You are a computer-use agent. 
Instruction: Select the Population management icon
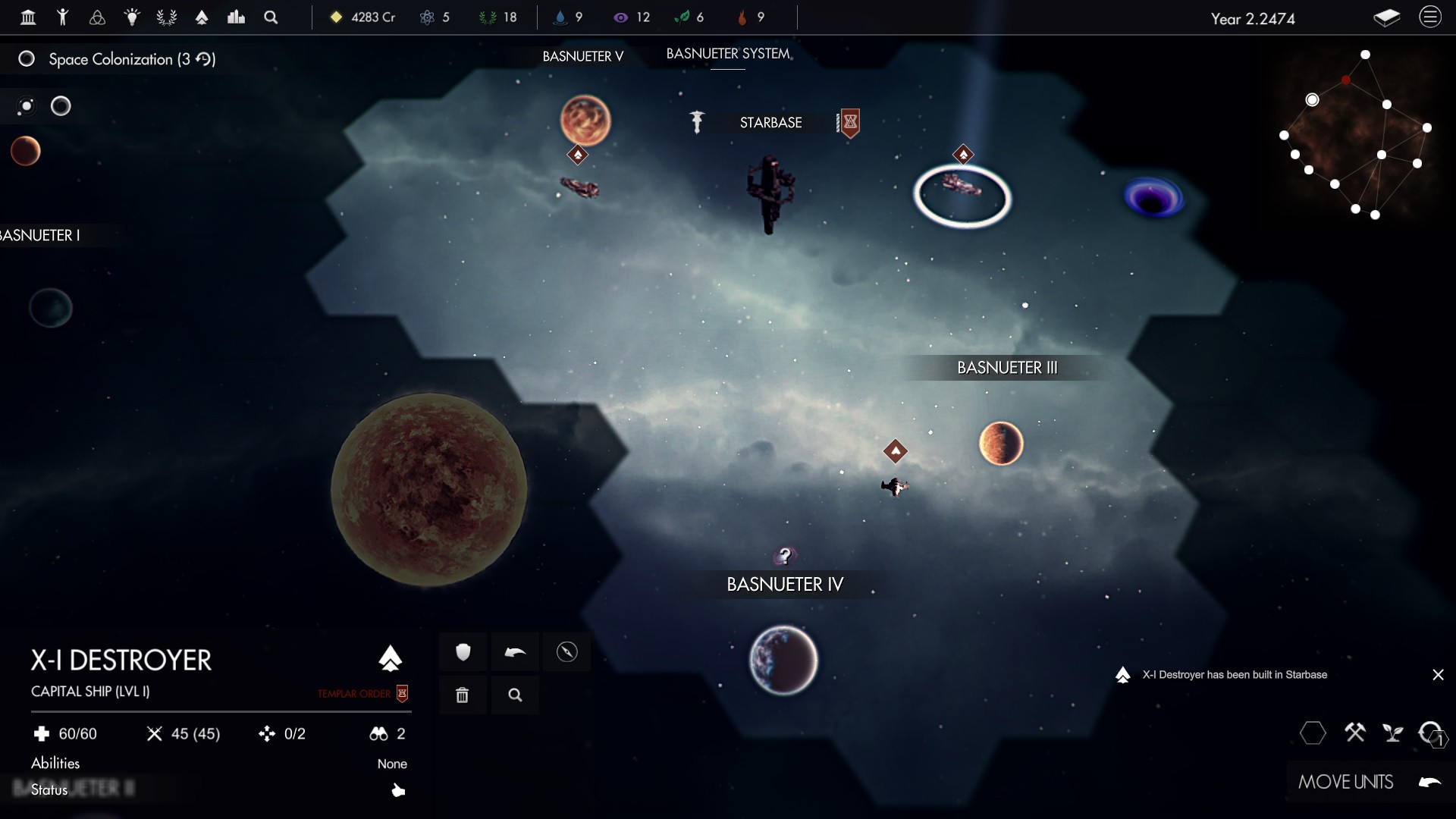point(64,17)
